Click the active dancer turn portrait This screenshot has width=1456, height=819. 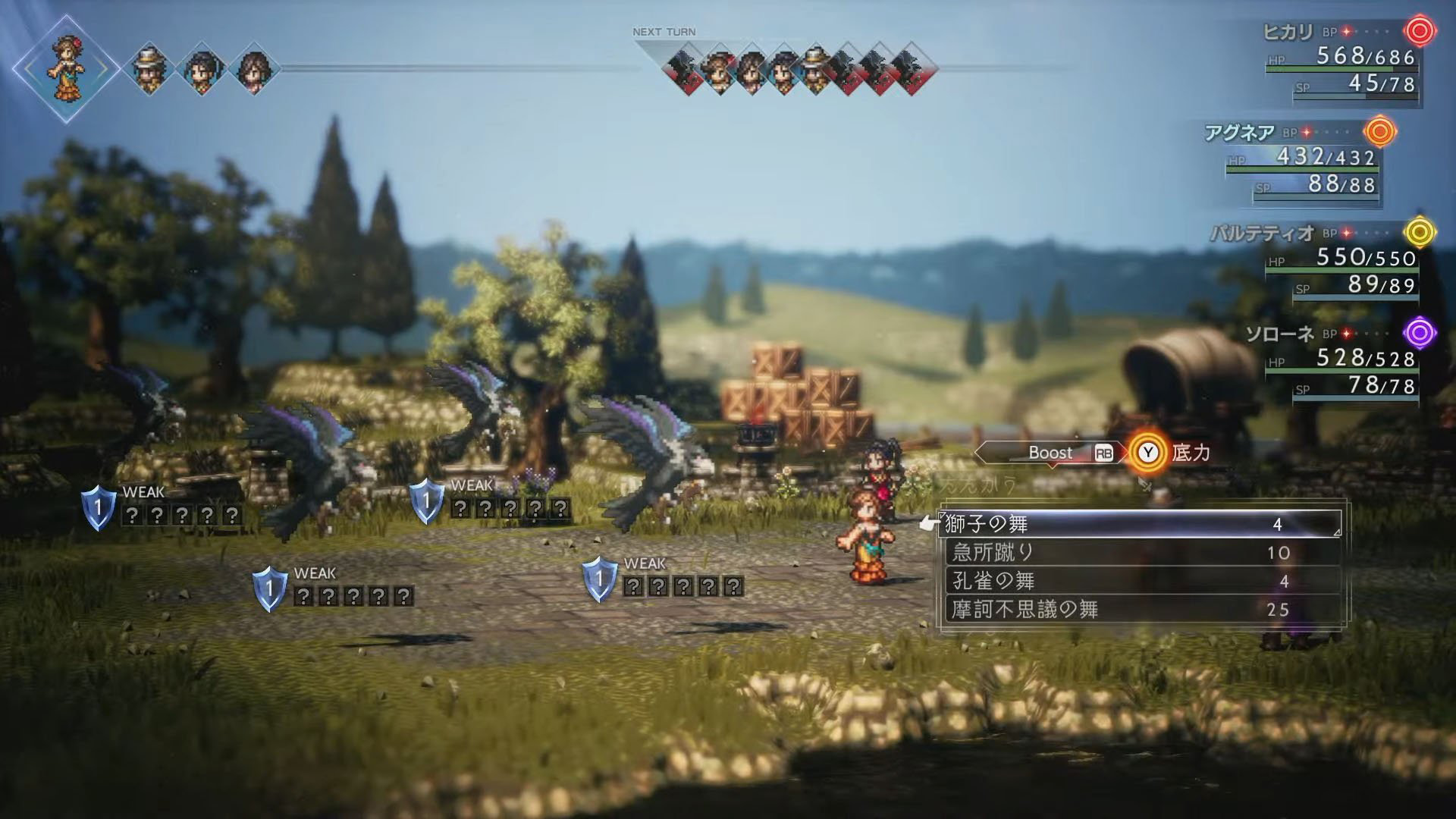point(66,69)
